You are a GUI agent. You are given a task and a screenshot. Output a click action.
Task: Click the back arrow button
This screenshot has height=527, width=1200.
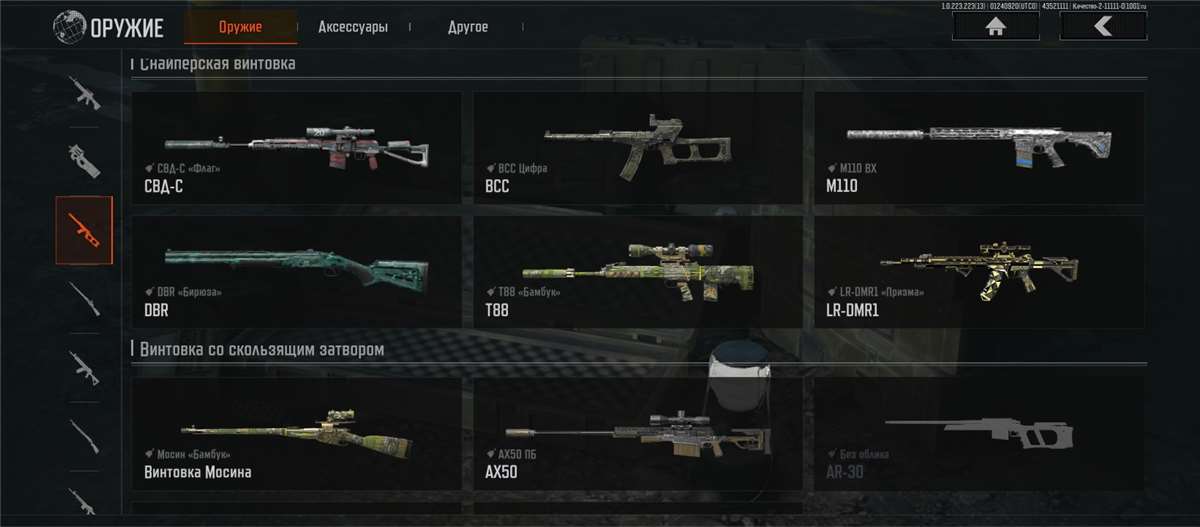[x=1103, y=27]
